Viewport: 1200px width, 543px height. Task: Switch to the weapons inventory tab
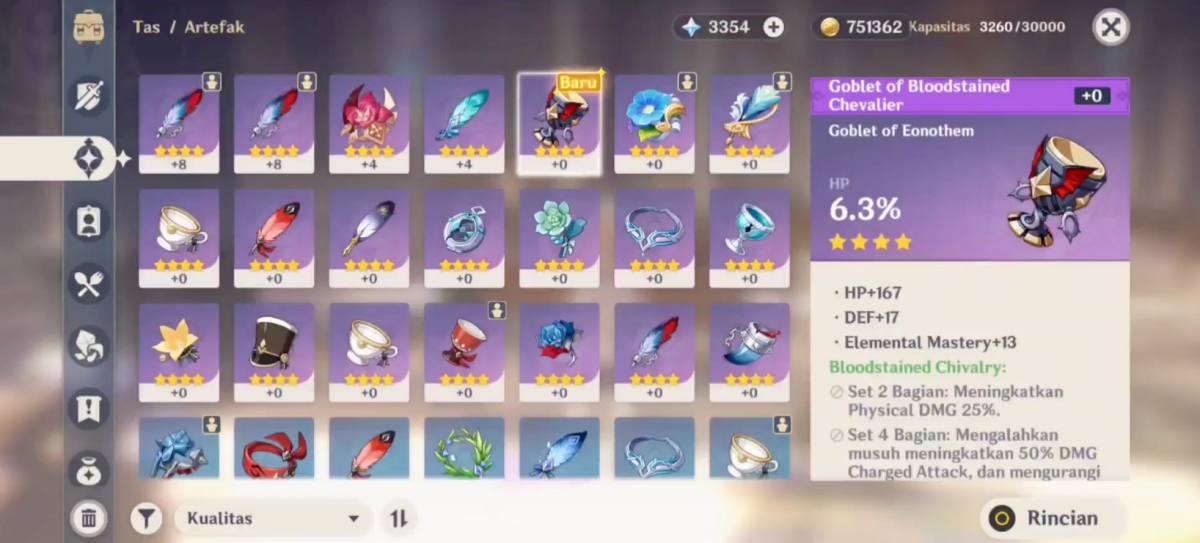[x=89, y=96]
